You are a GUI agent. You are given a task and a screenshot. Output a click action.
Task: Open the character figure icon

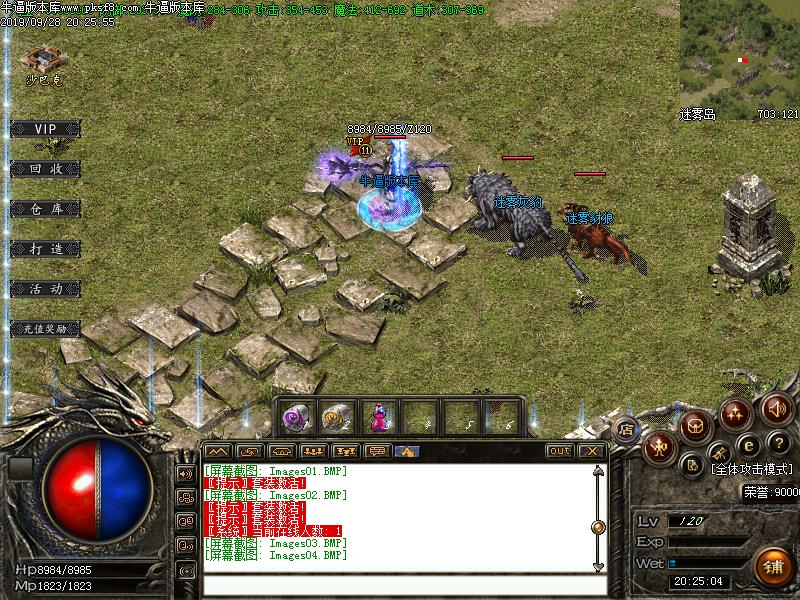[x=658, y=448]
